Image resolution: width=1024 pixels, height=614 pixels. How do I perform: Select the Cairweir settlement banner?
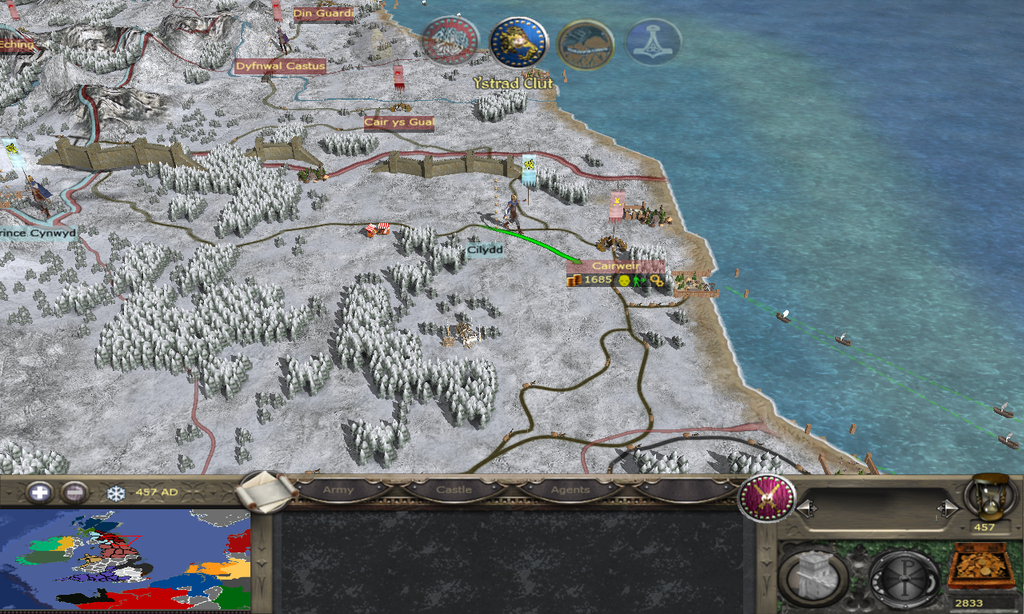[615, 267]
